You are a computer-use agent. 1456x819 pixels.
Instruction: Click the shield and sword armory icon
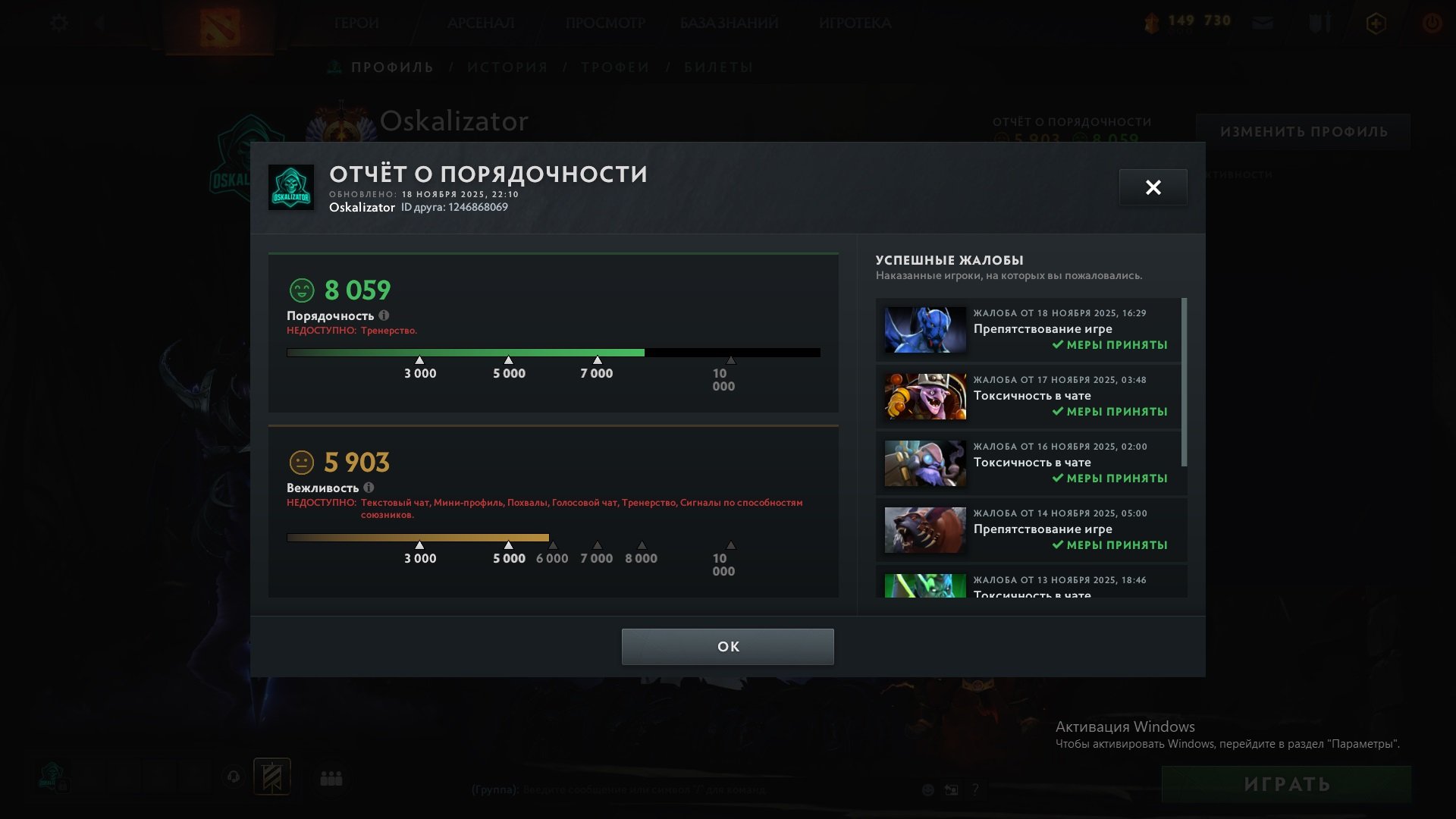click(1319, 23)
